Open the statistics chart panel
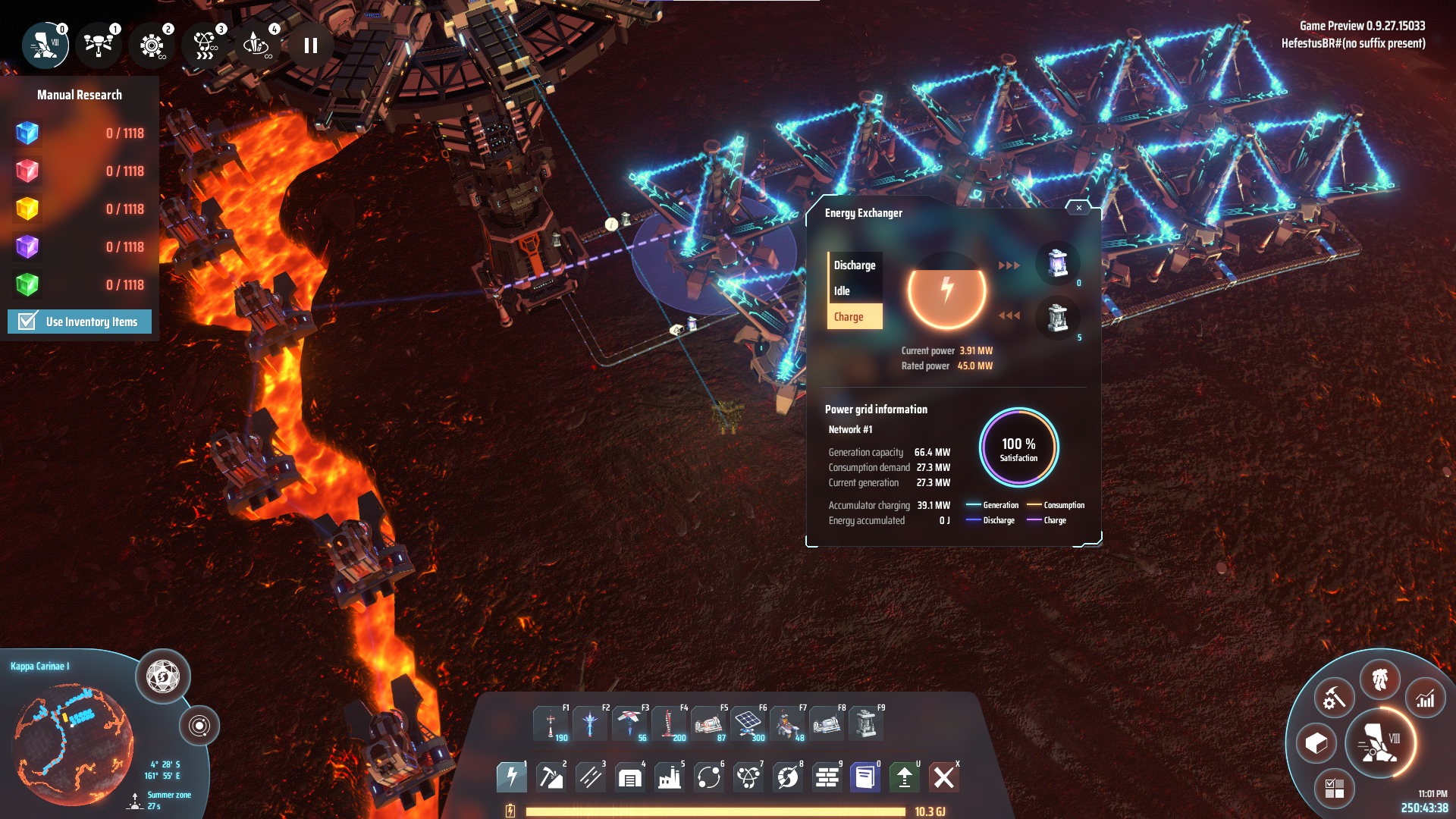 (1425, 698)
